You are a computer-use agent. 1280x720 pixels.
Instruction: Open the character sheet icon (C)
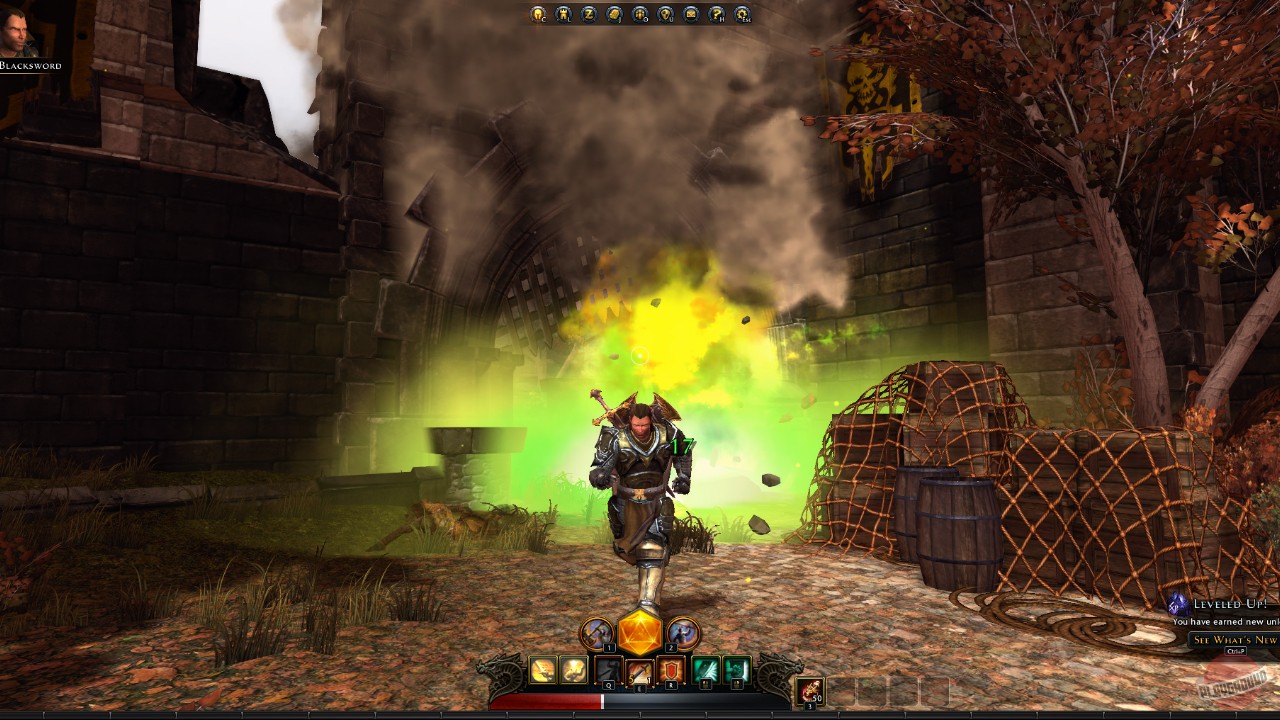coord(537,14)
